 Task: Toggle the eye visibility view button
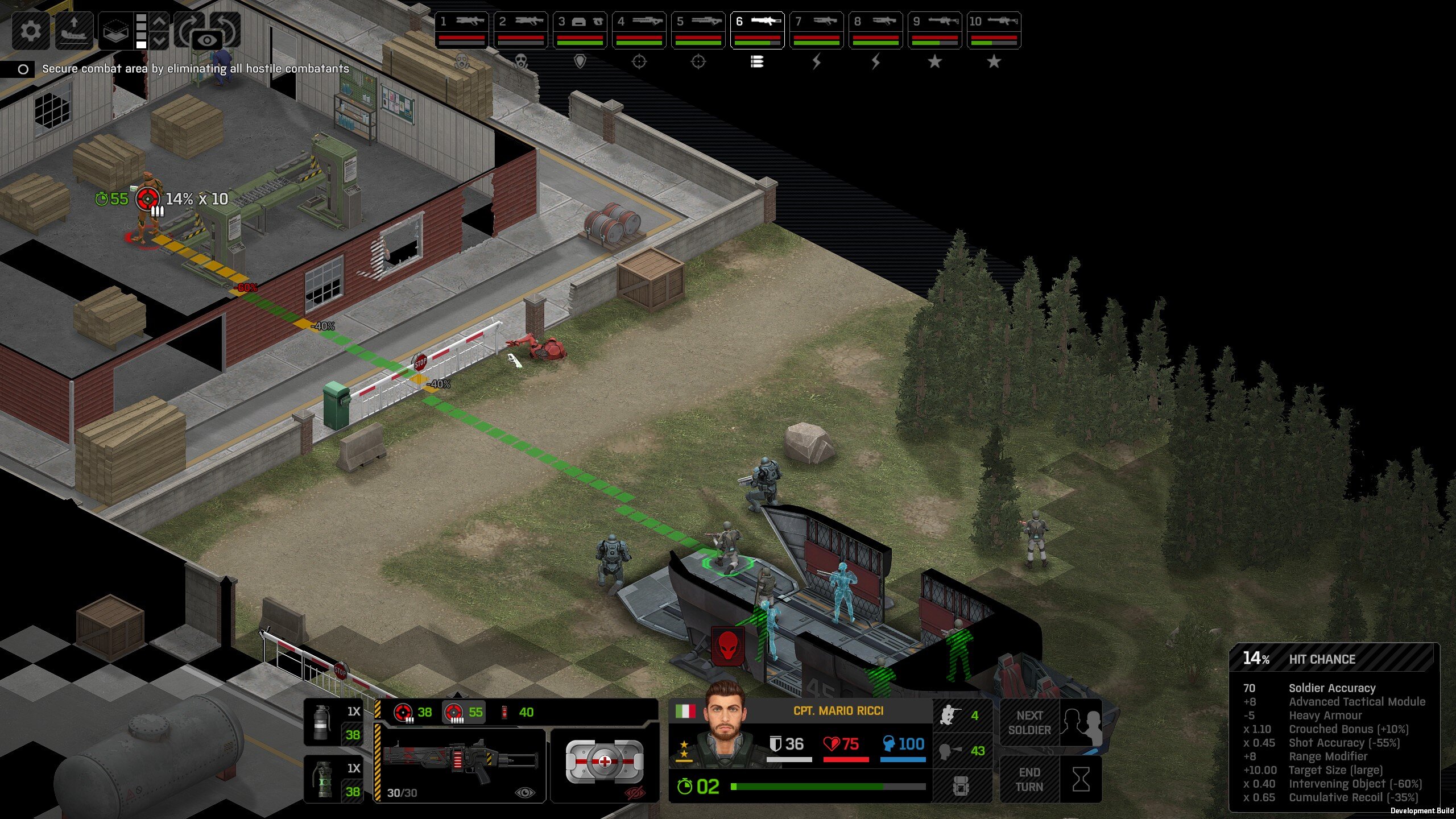[207, 40]
